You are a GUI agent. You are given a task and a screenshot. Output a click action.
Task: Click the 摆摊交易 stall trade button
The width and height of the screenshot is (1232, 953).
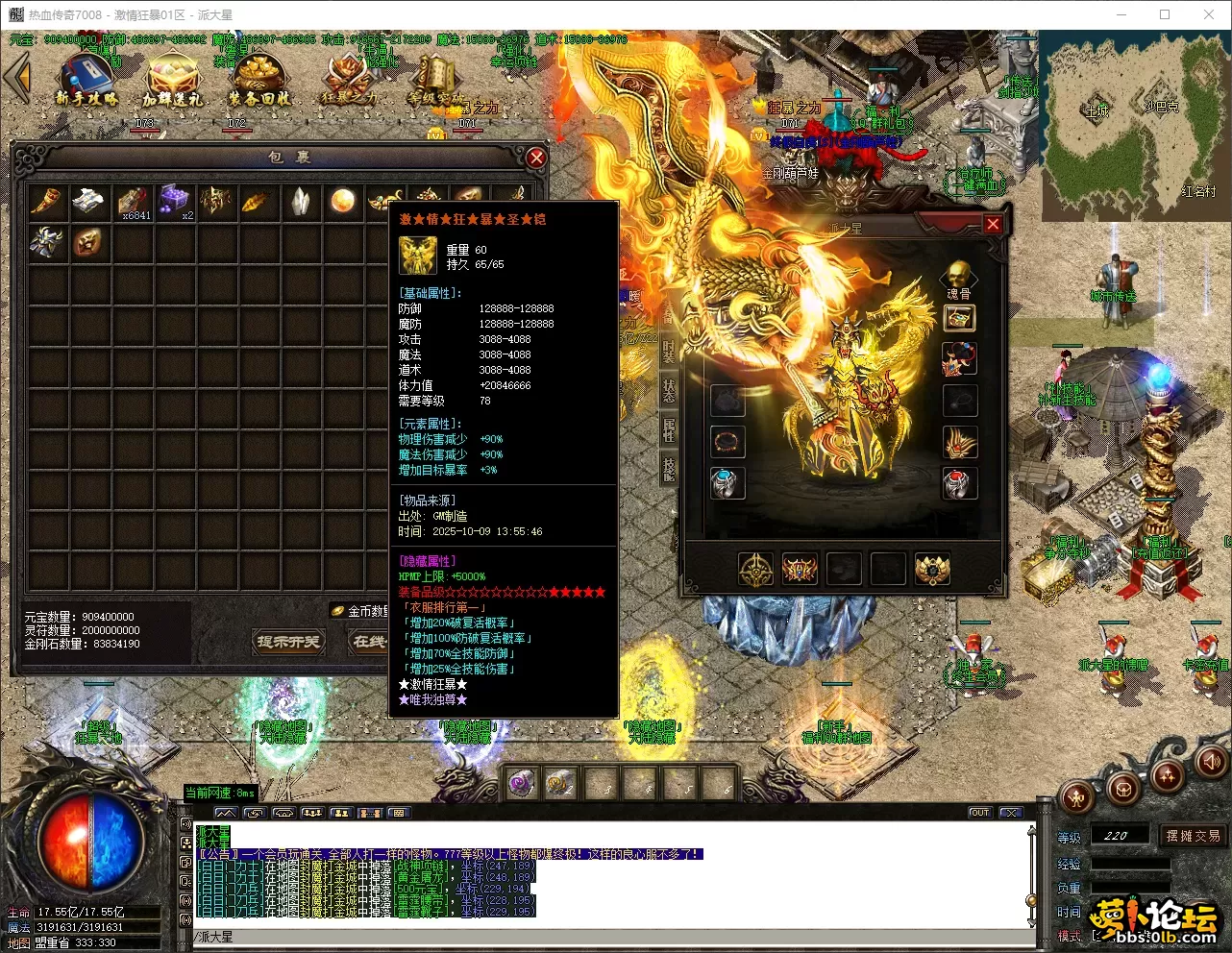(1193, 836)
